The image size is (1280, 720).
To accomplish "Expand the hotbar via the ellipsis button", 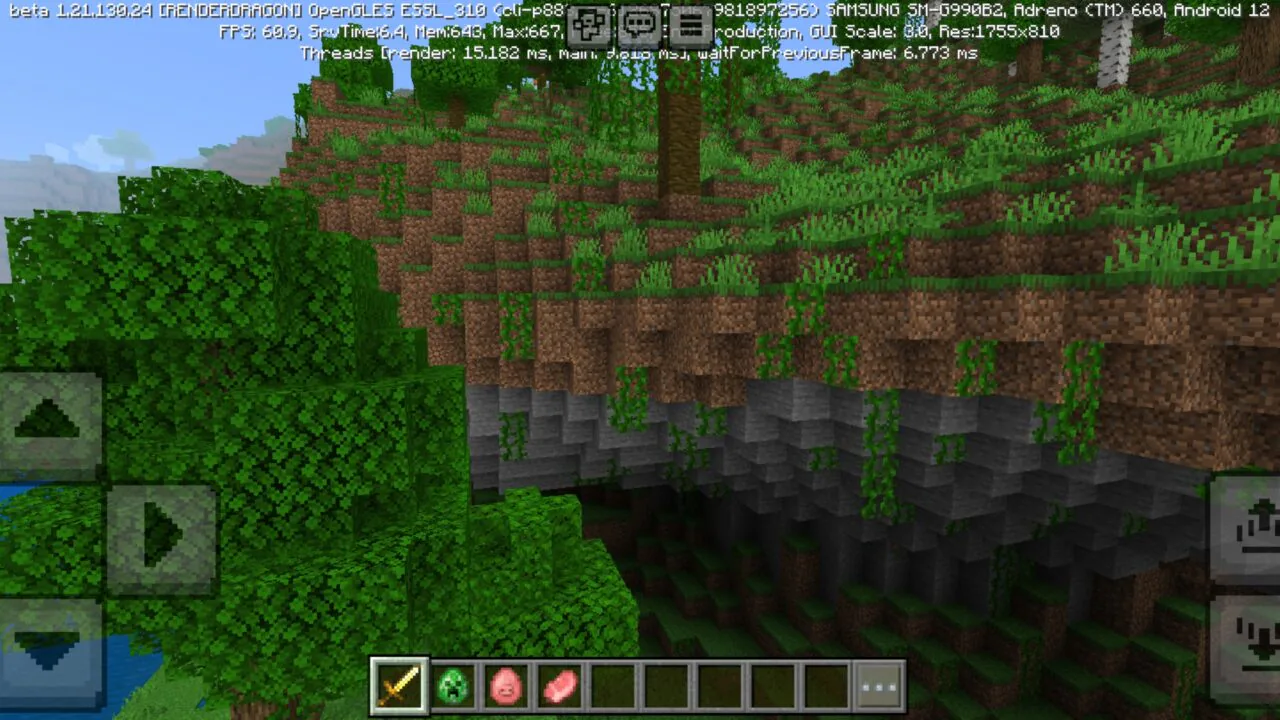I will 879,684.
